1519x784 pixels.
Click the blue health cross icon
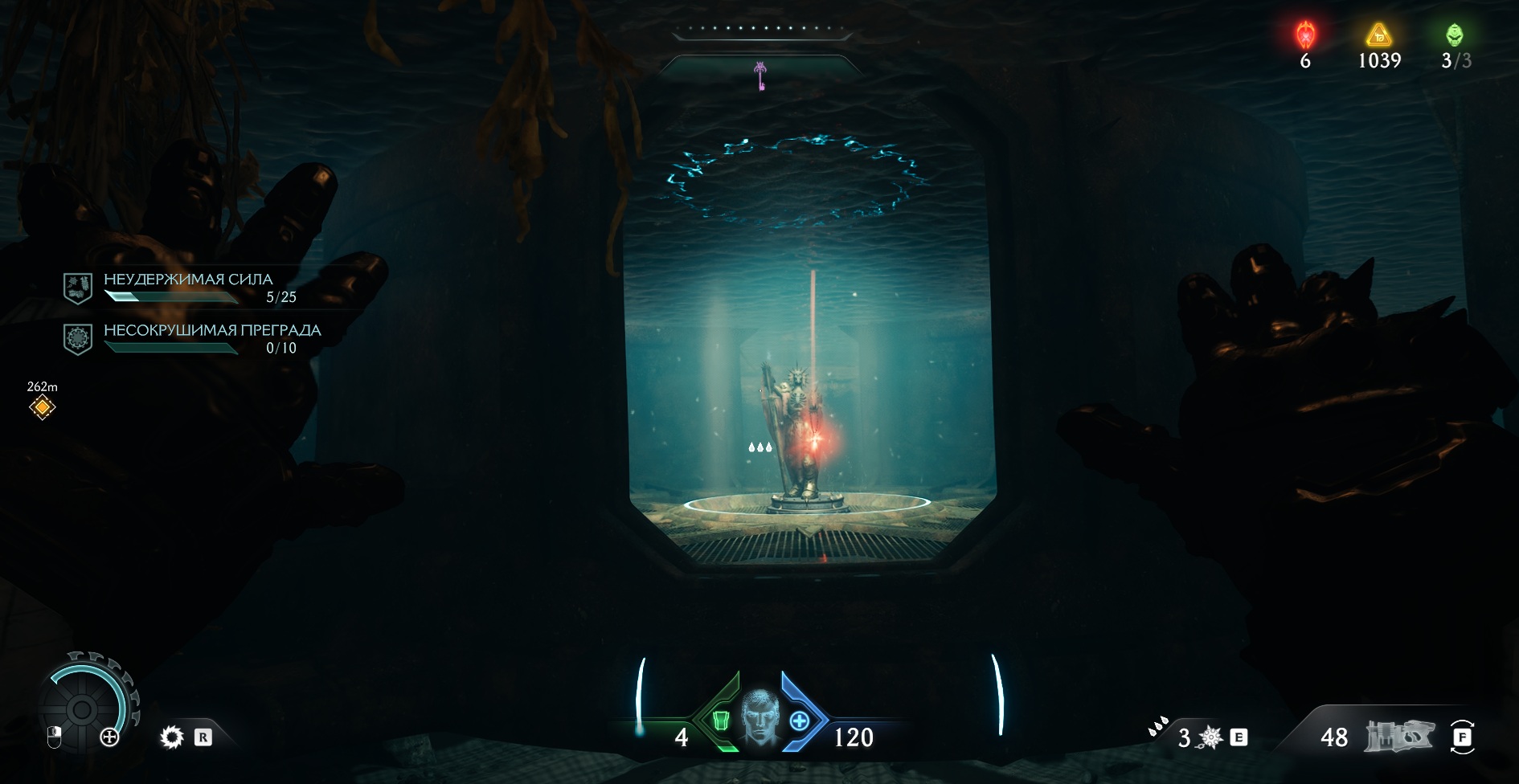(799, 721)
